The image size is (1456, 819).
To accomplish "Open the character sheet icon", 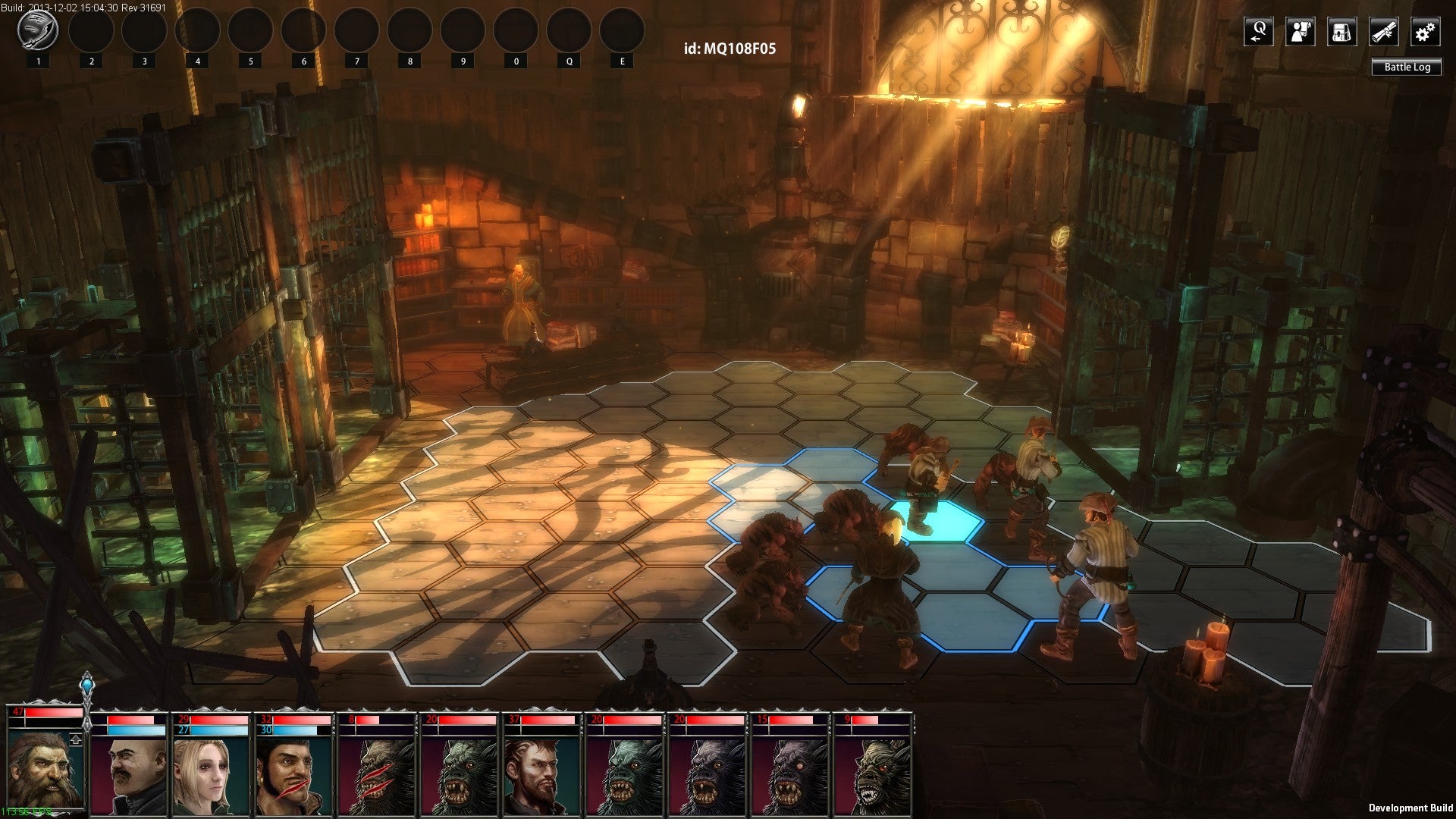I will (1300, 32).
